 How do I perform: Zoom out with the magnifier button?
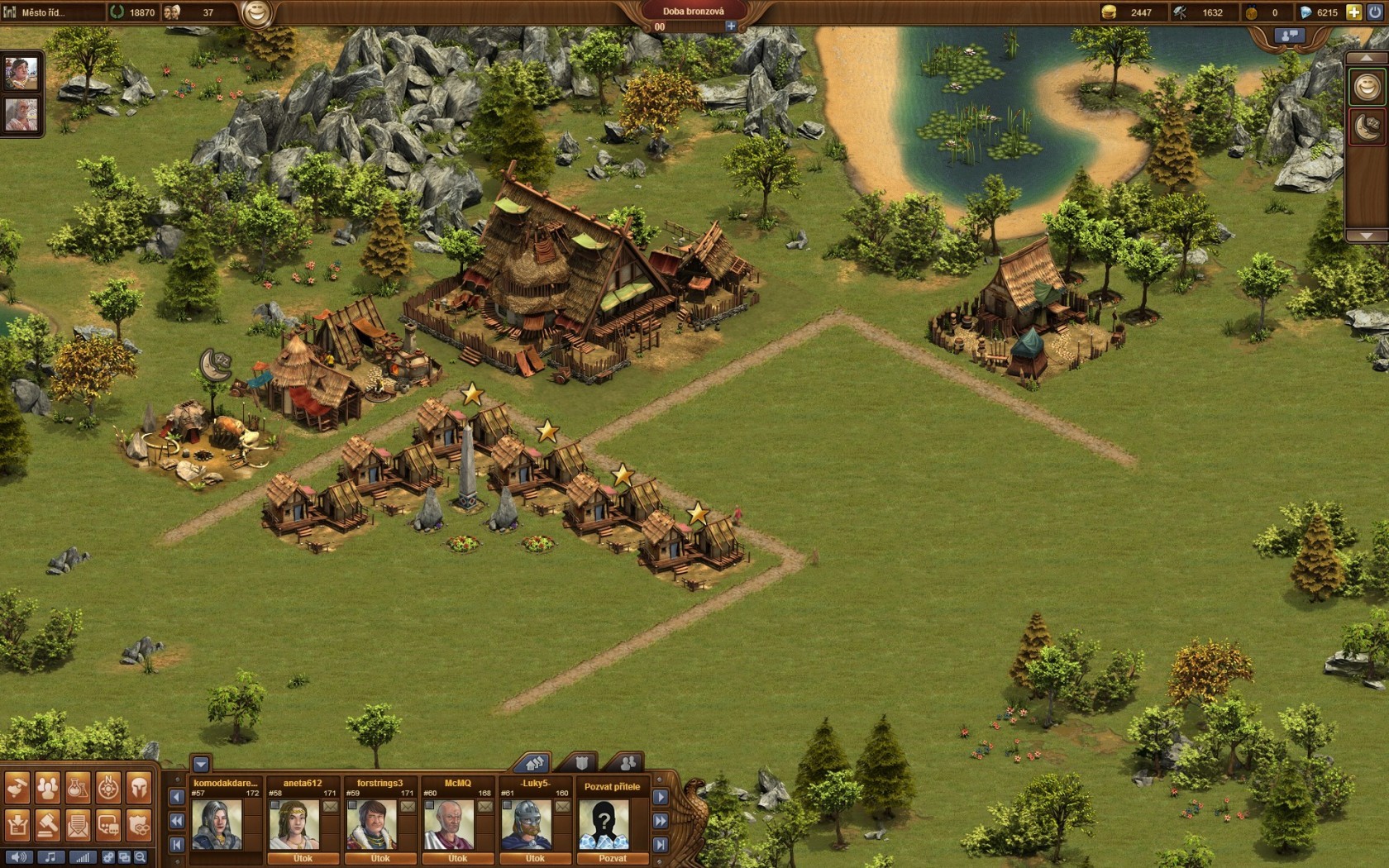coord(141,857)
